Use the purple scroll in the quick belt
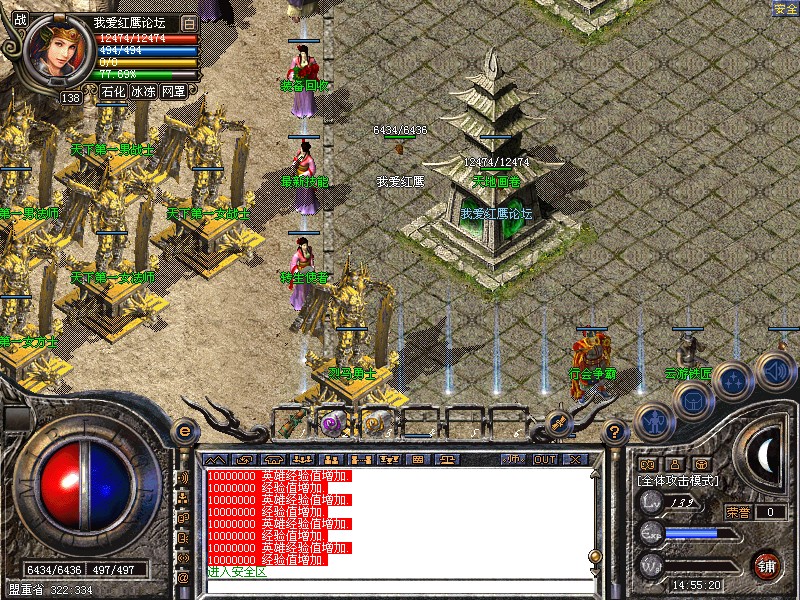Image resolution: width=800 pixels, height=600 pixels. tap(332, 421)
